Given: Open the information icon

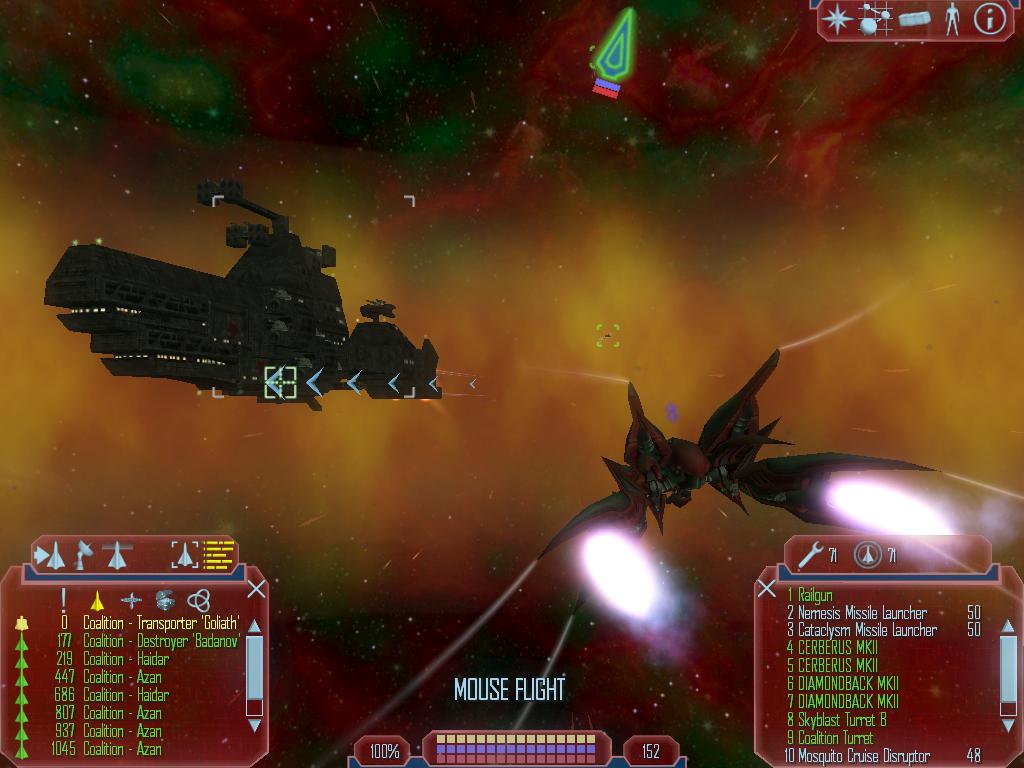Looking at the screenshot, I should tap(989, 19).
